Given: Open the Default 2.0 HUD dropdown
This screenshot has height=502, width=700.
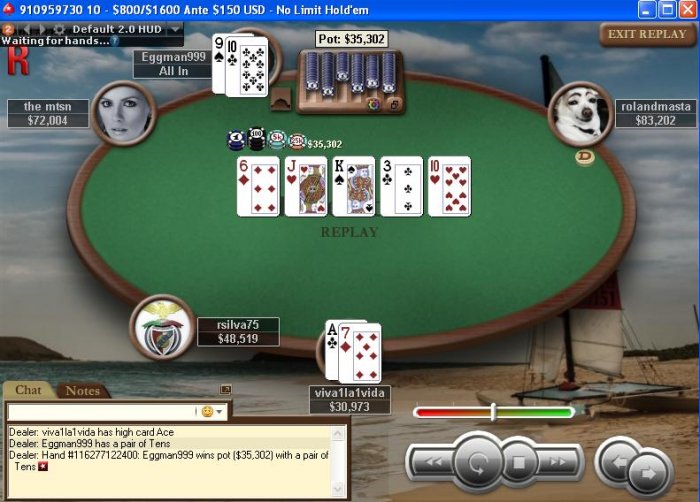Looking at the screenshot, I should (x=176, y=29).
